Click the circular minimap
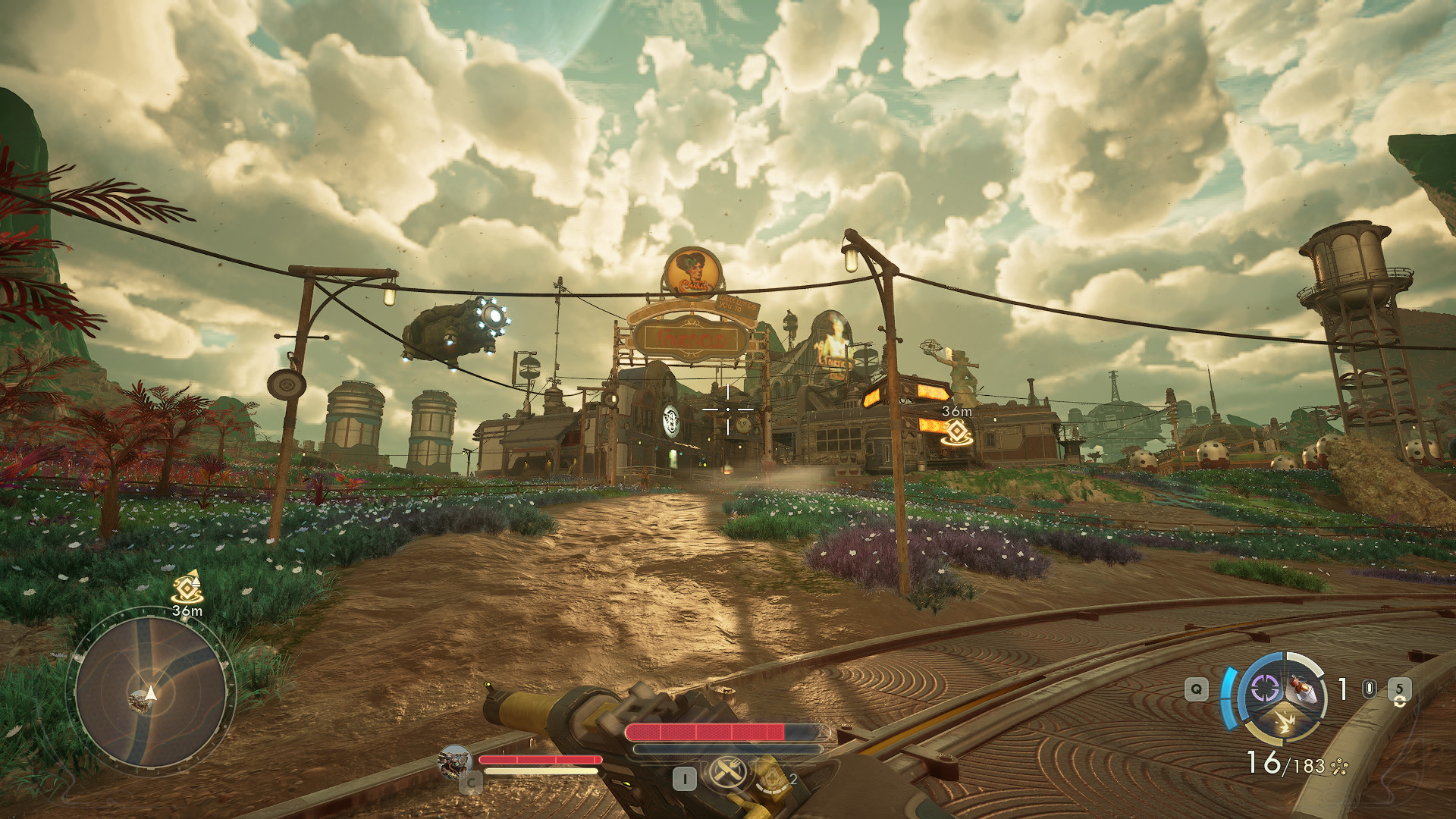The image size is (1456, 819). 152,692
